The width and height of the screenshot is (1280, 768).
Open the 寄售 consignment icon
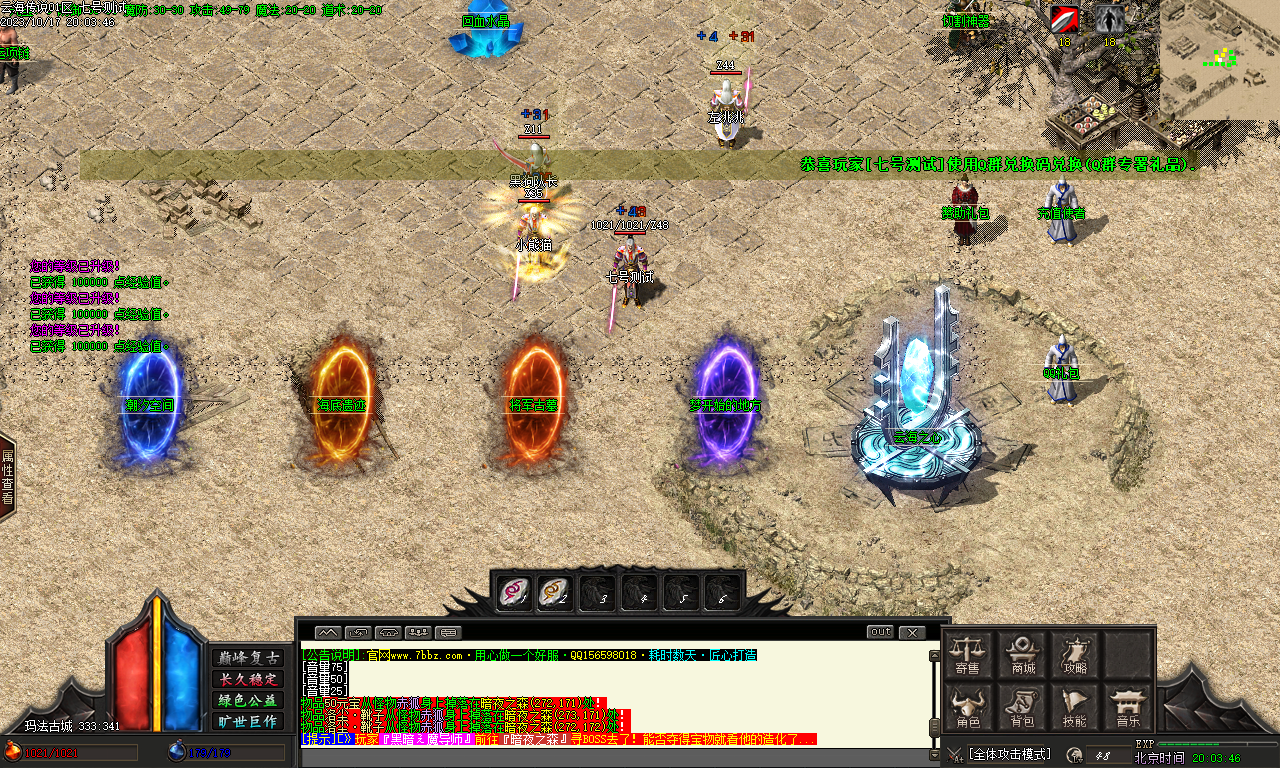click(968, 650)
